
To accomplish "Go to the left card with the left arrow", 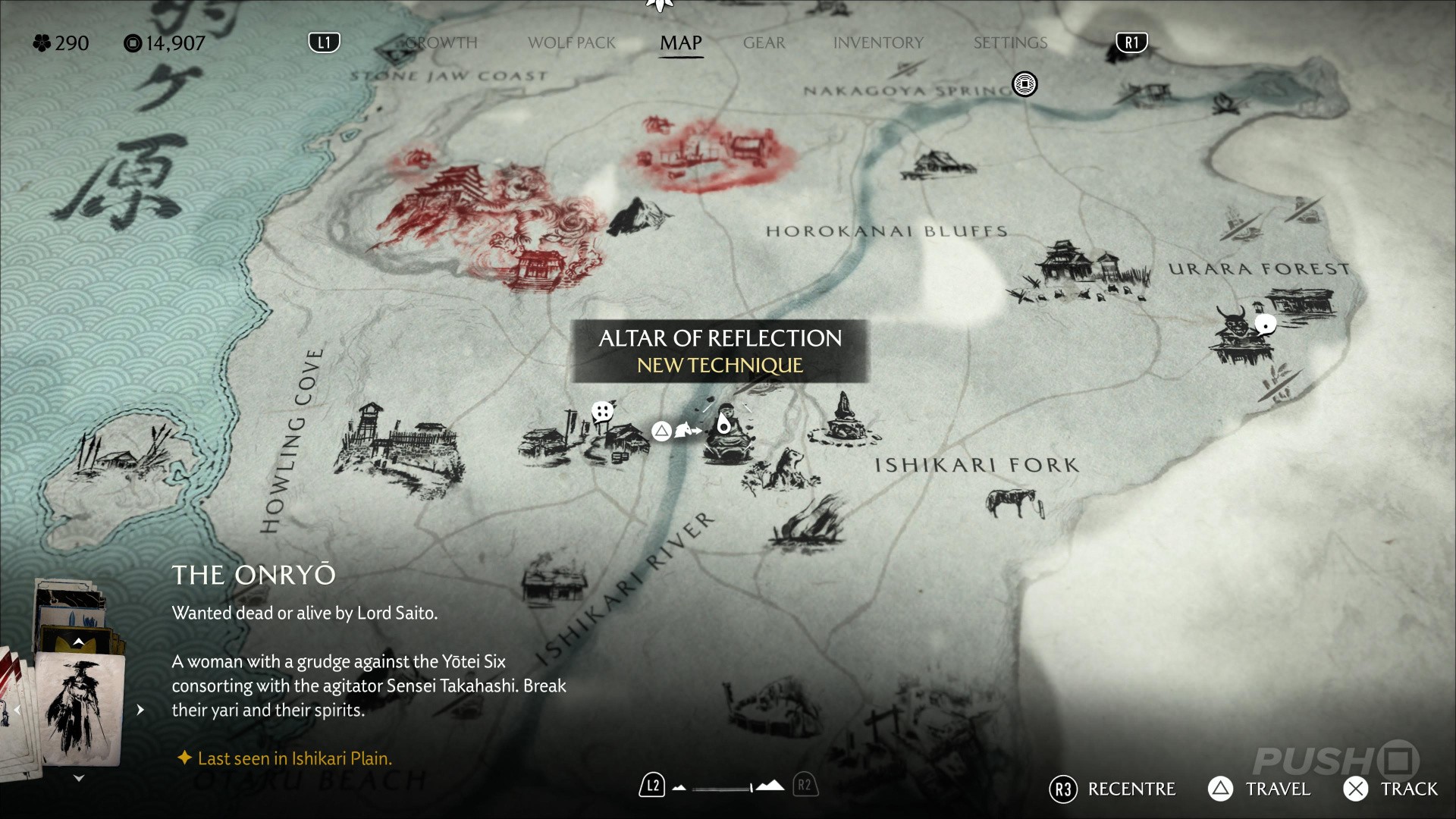I will [17, 710].
